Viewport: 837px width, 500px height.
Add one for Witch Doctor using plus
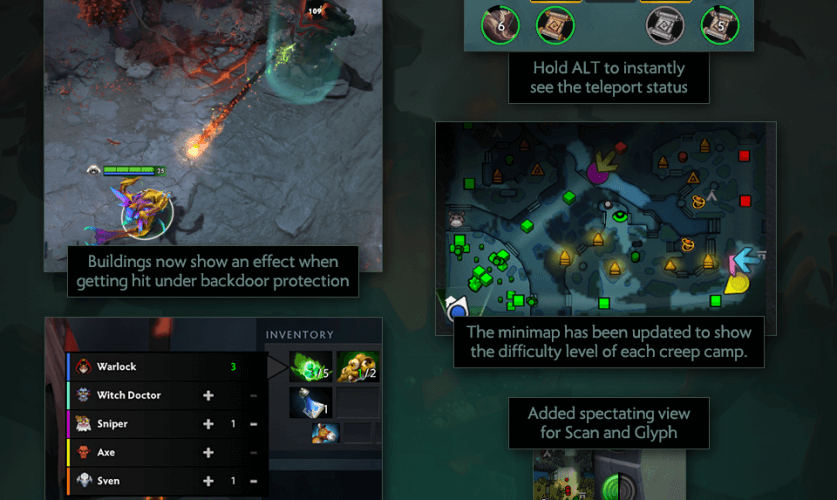(x=209, y=396)
